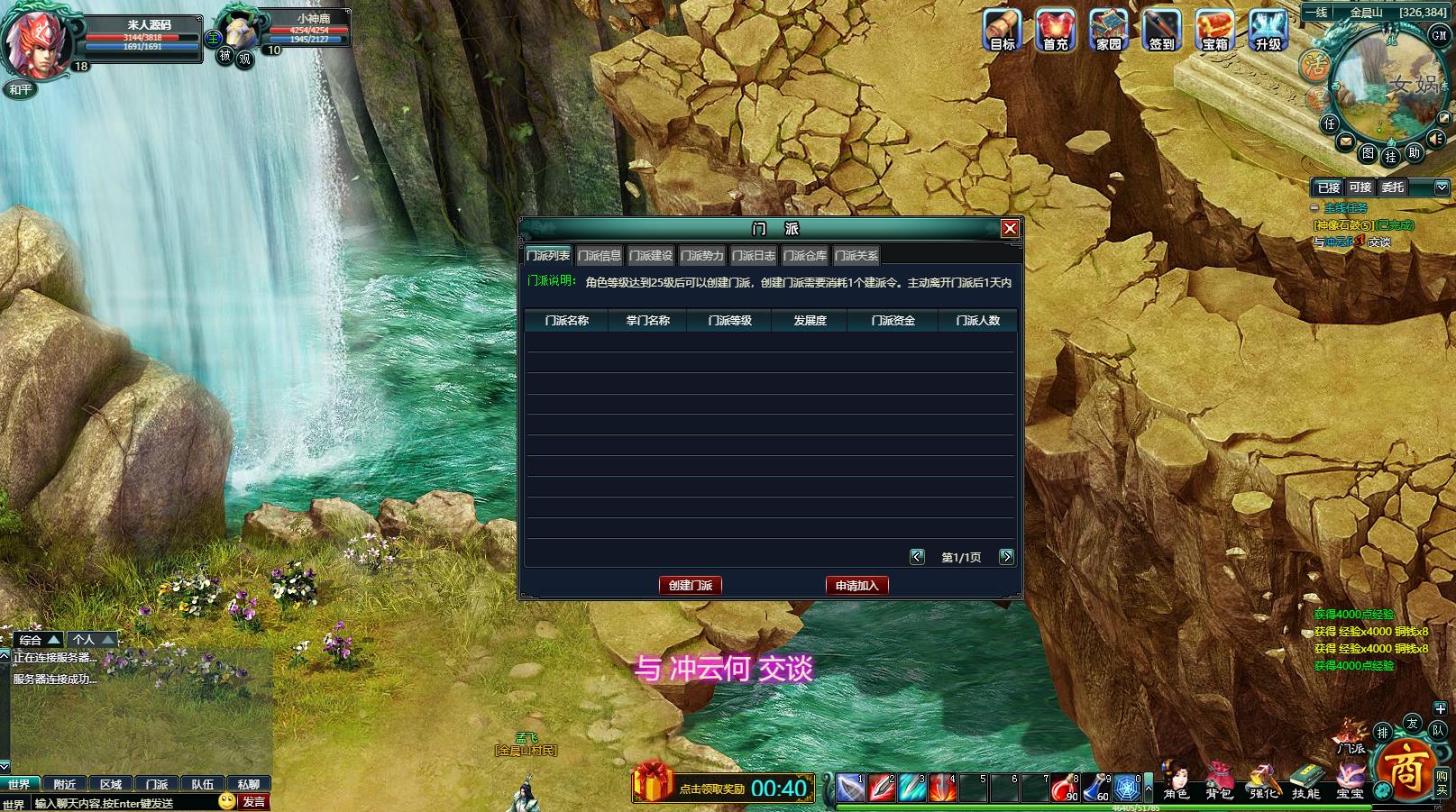Open the 首充 first recharge icon
Viewport: 1456px width, 812px height.
tap(1055, 31)
